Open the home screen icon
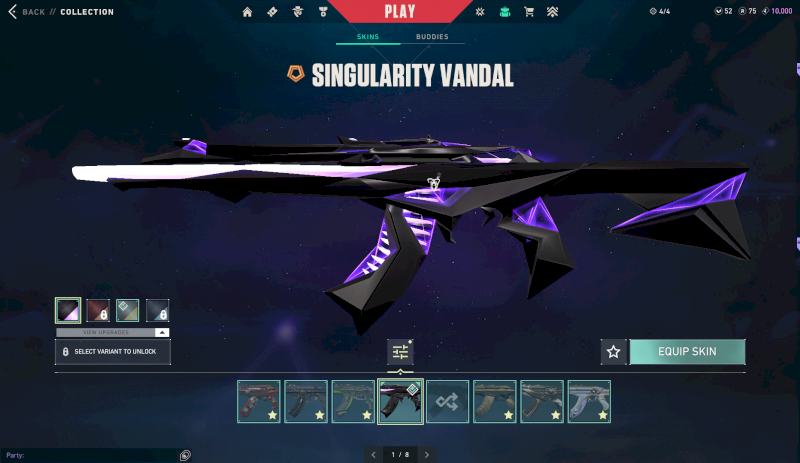Screen dimensions: 800x463 tap(247, 12)
